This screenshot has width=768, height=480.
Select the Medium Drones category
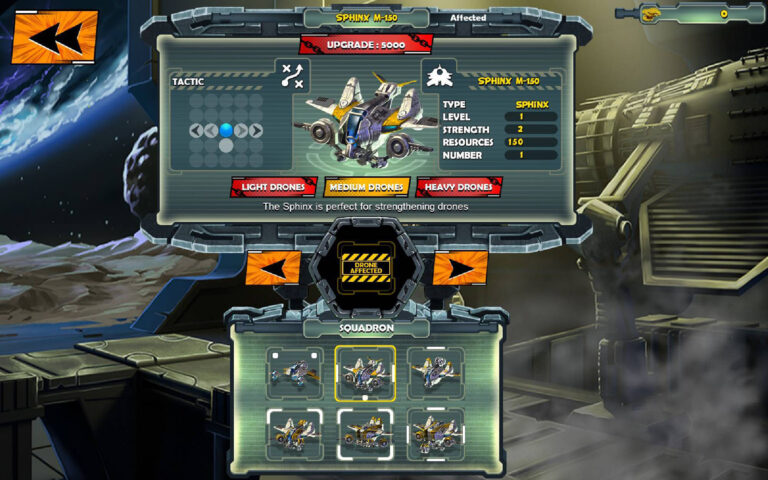tap(367, 187)
